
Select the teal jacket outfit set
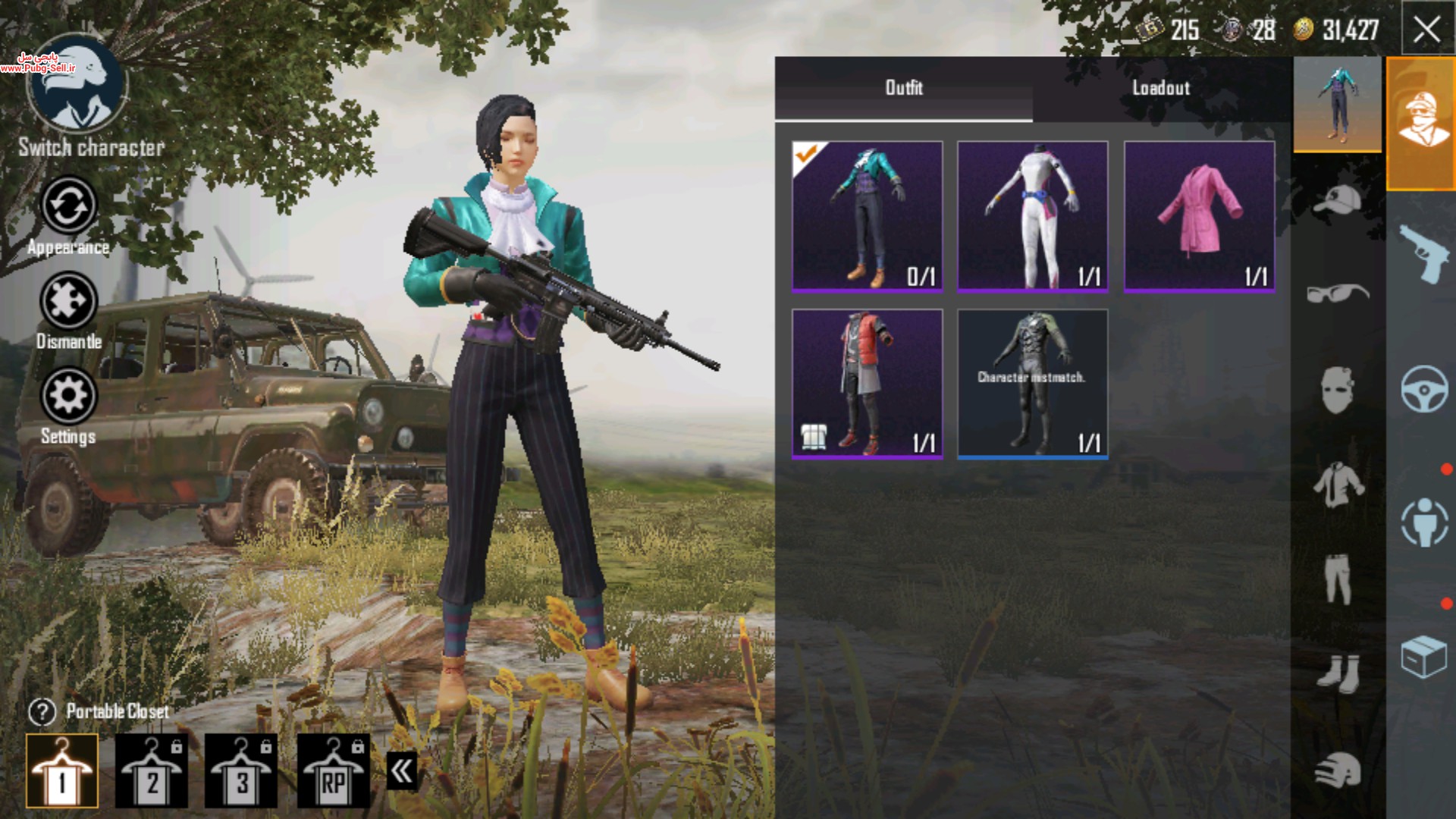tap(868, 216)
